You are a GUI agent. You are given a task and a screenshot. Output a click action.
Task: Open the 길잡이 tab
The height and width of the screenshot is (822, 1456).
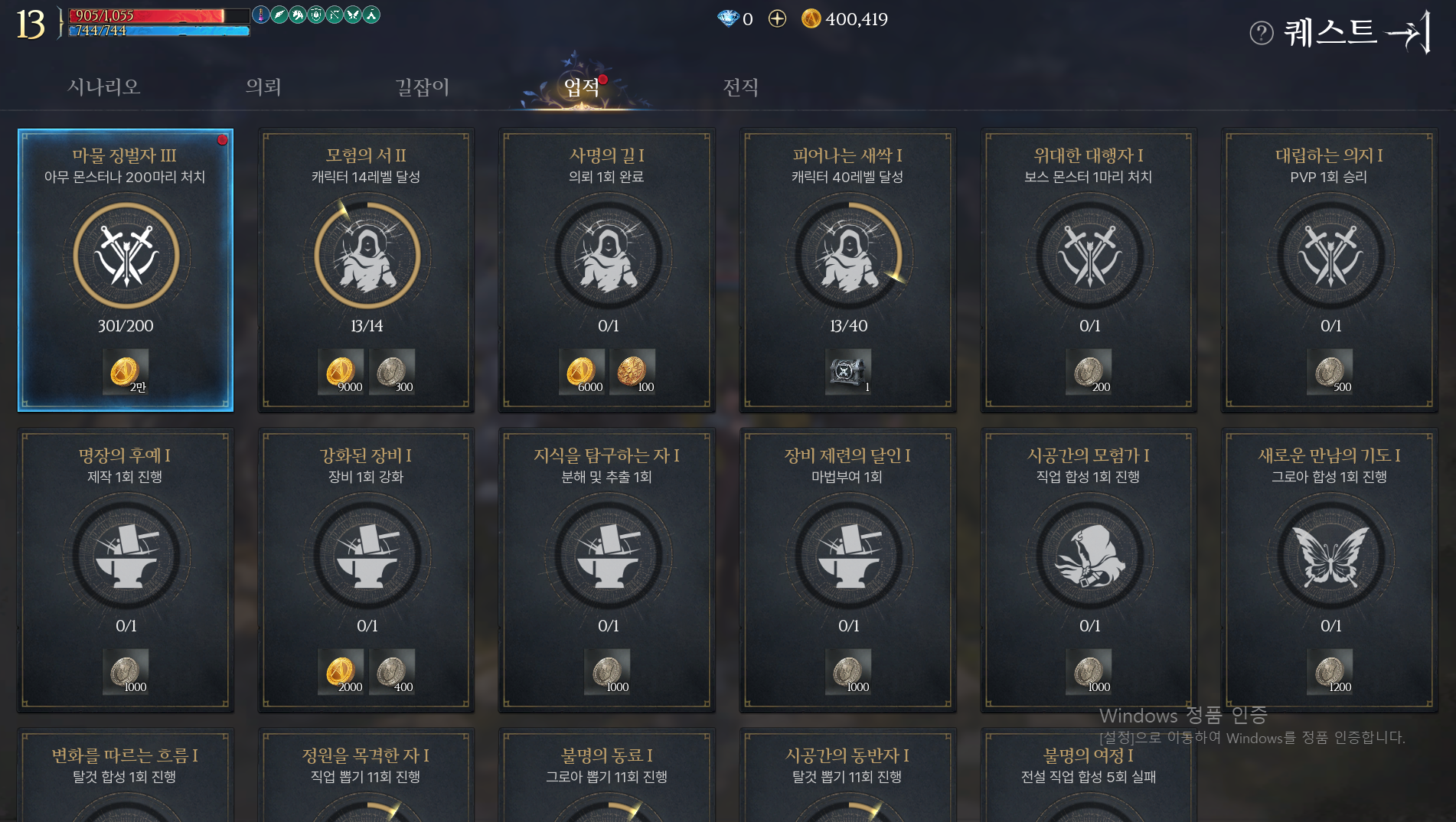[420, 87]
